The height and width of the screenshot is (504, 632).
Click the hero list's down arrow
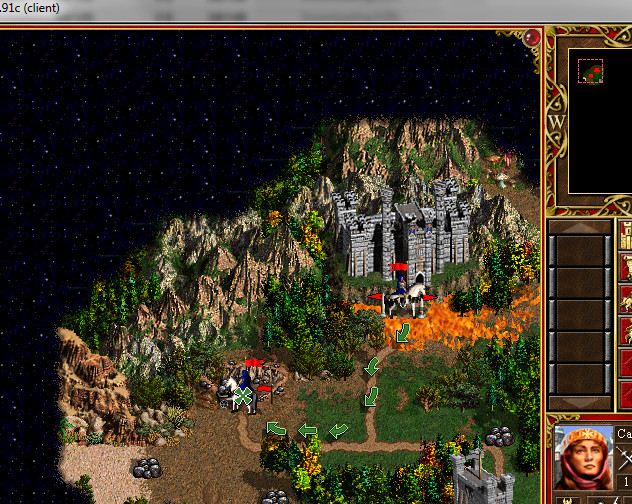coord(579,402)
